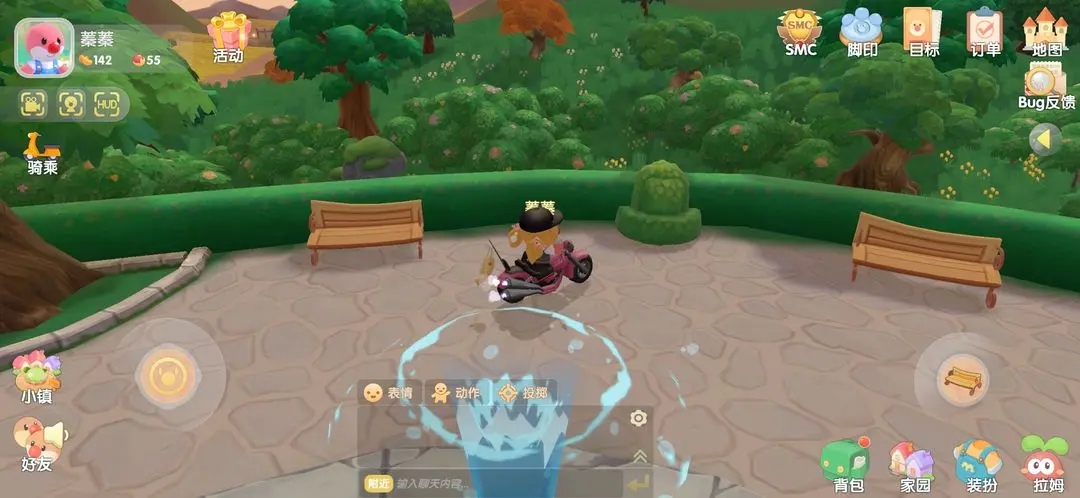Click the chat text input field
1080x498 pixels.
(500, 484)
